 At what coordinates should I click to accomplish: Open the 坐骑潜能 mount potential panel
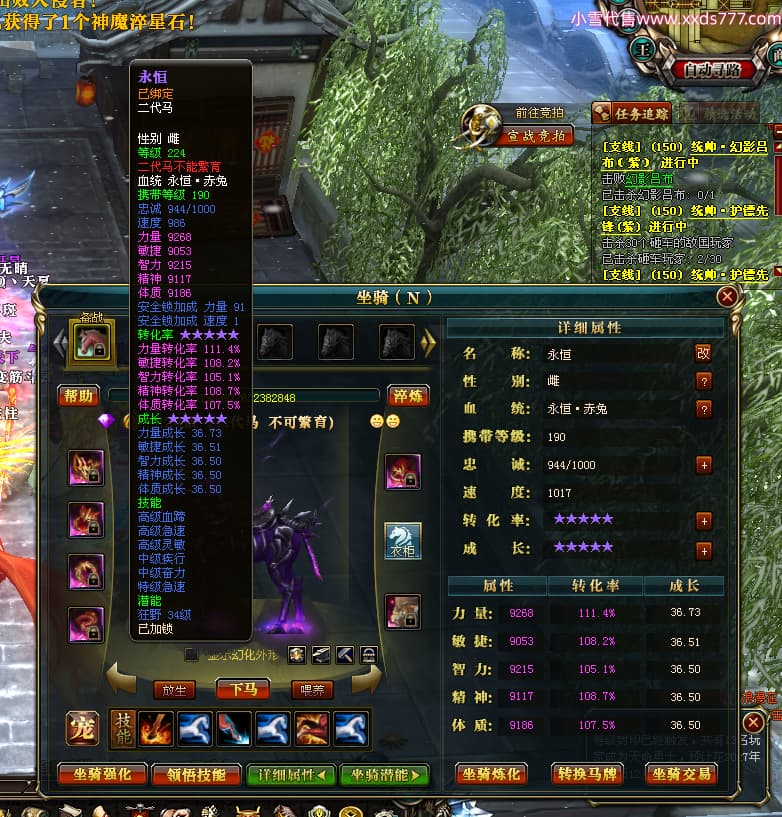point(384,774)
